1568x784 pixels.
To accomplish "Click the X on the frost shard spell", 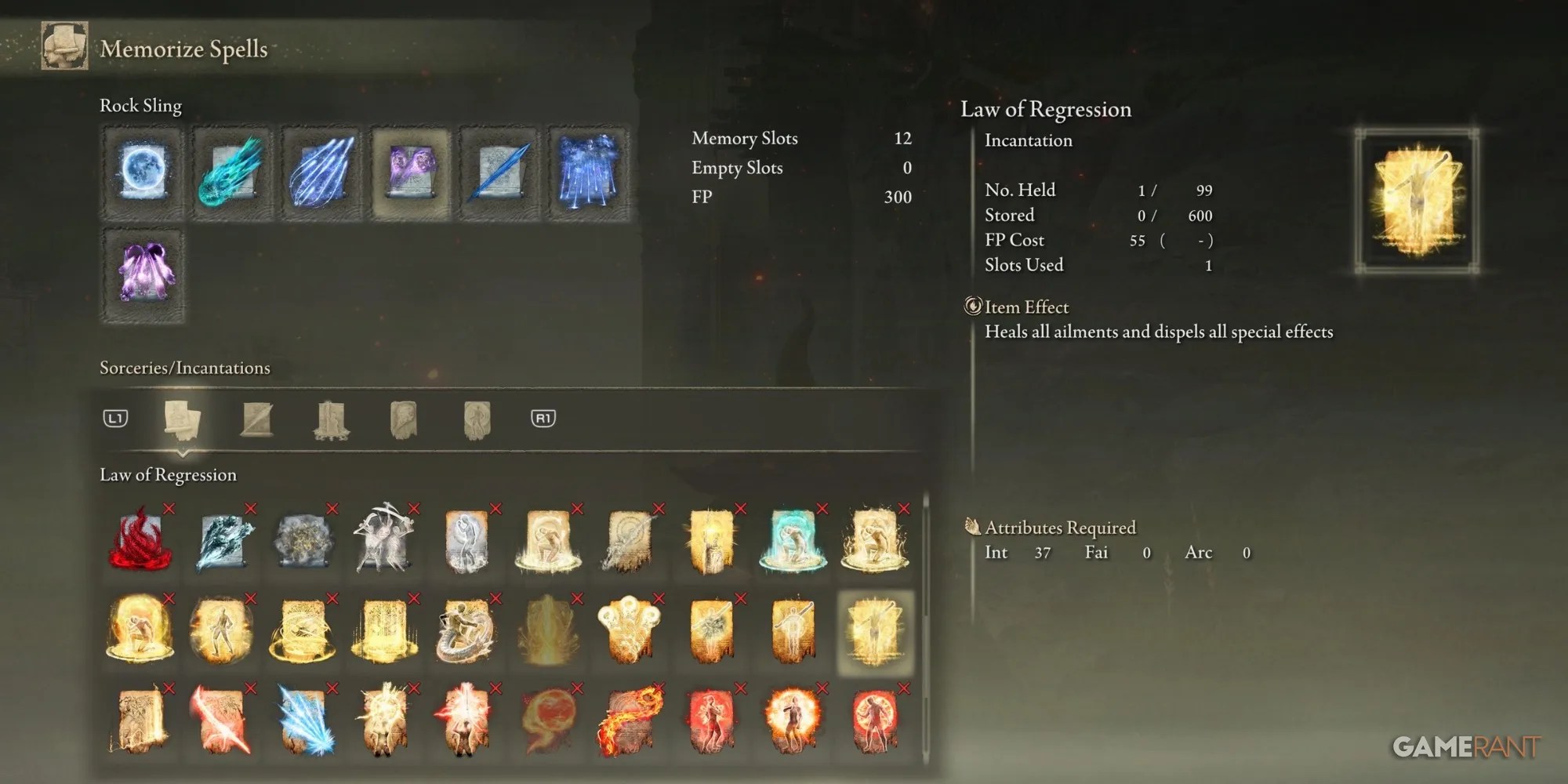I will pyautogui.click(x=331, y=687).
